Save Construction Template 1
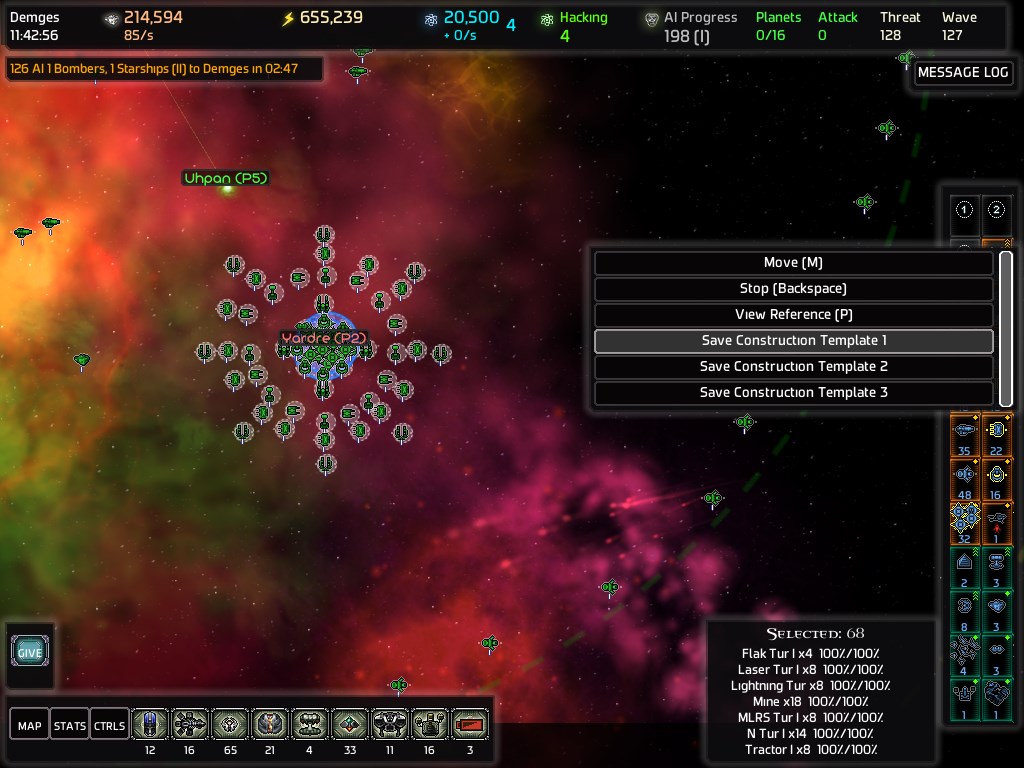 (x=793, y=341)
